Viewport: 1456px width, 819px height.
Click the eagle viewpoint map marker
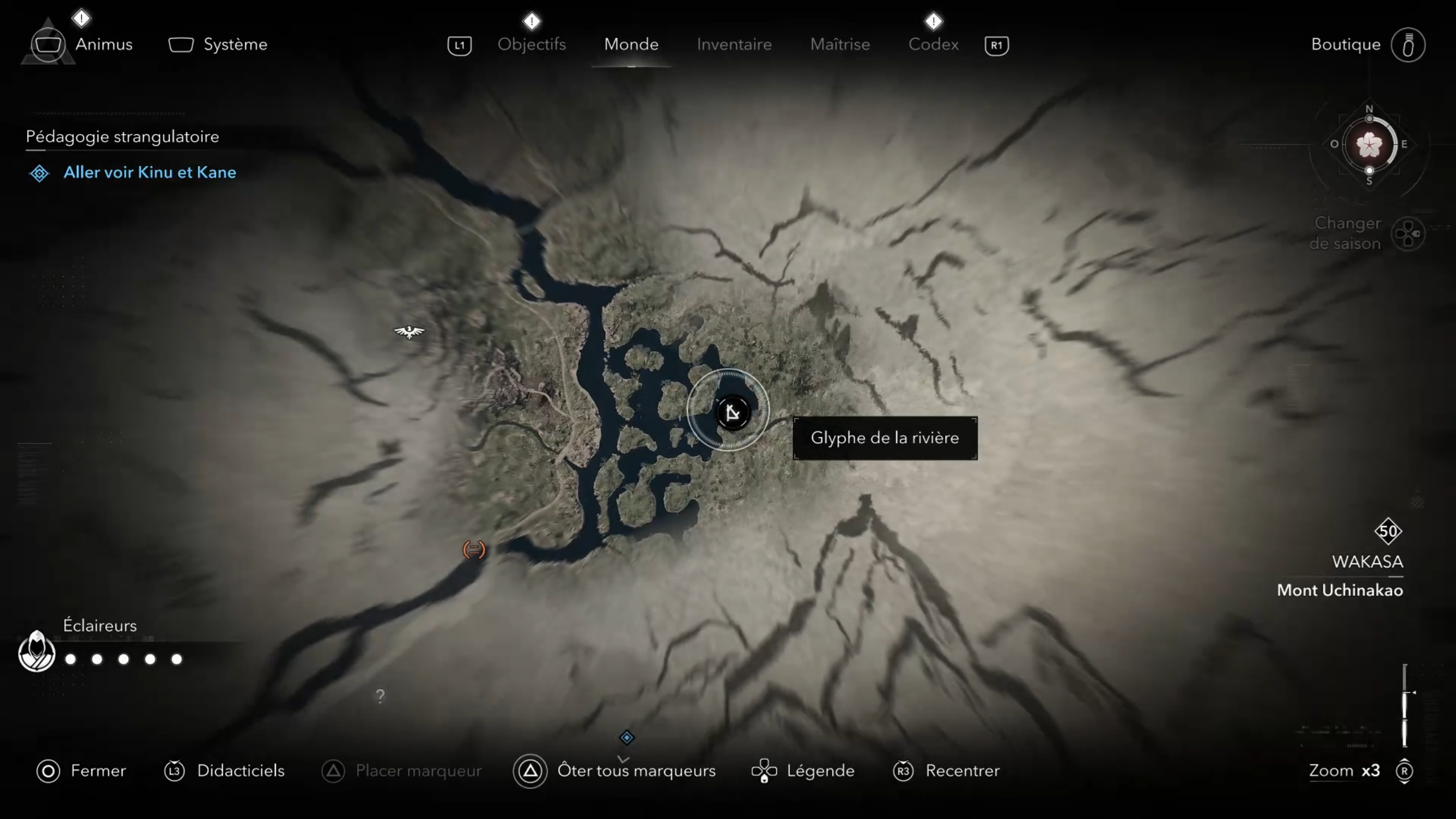click(x=409, y=331)
